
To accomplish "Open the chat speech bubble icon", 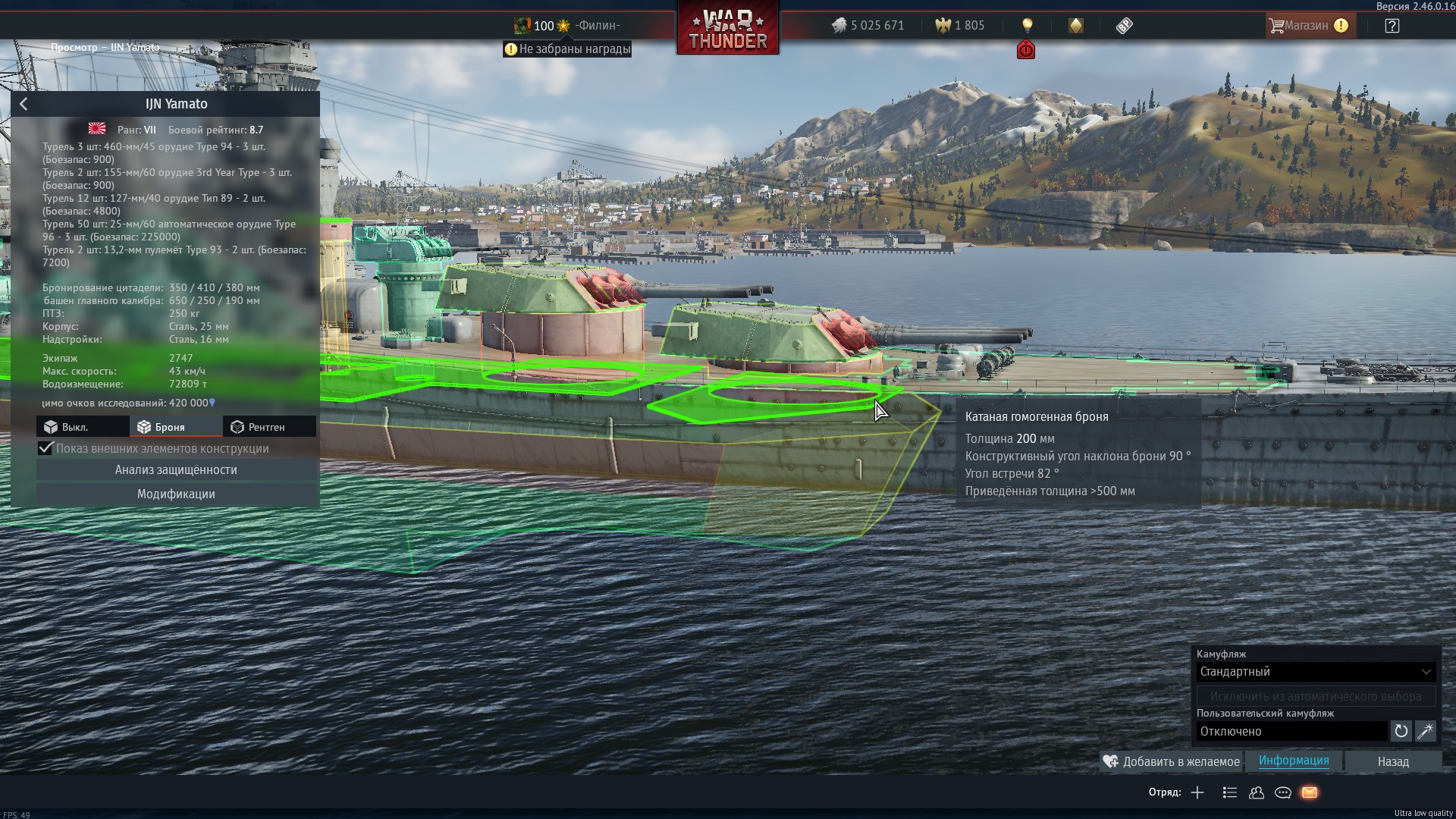I will (1283, 792).
